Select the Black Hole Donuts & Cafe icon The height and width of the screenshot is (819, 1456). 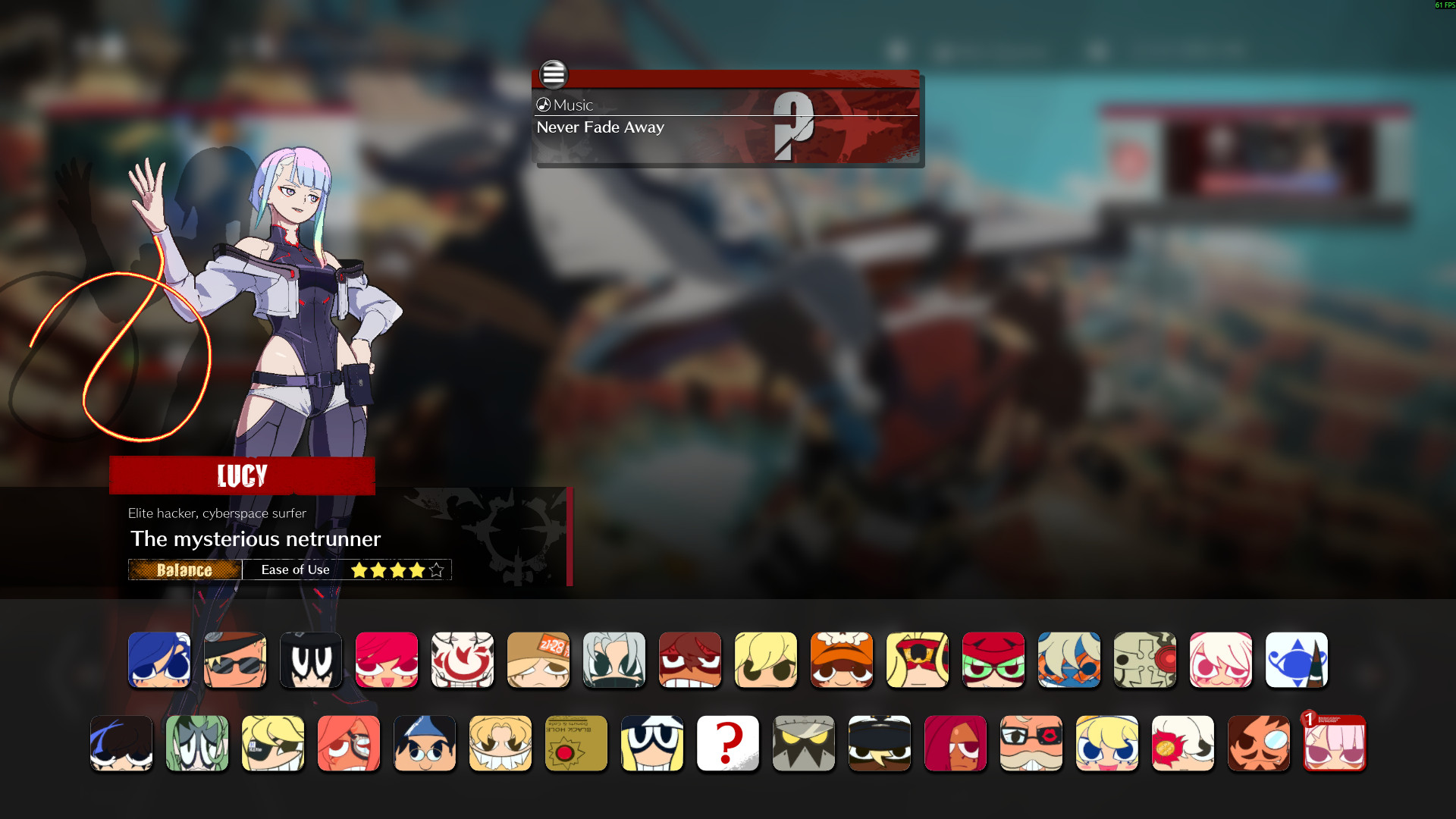coord(576,743)
